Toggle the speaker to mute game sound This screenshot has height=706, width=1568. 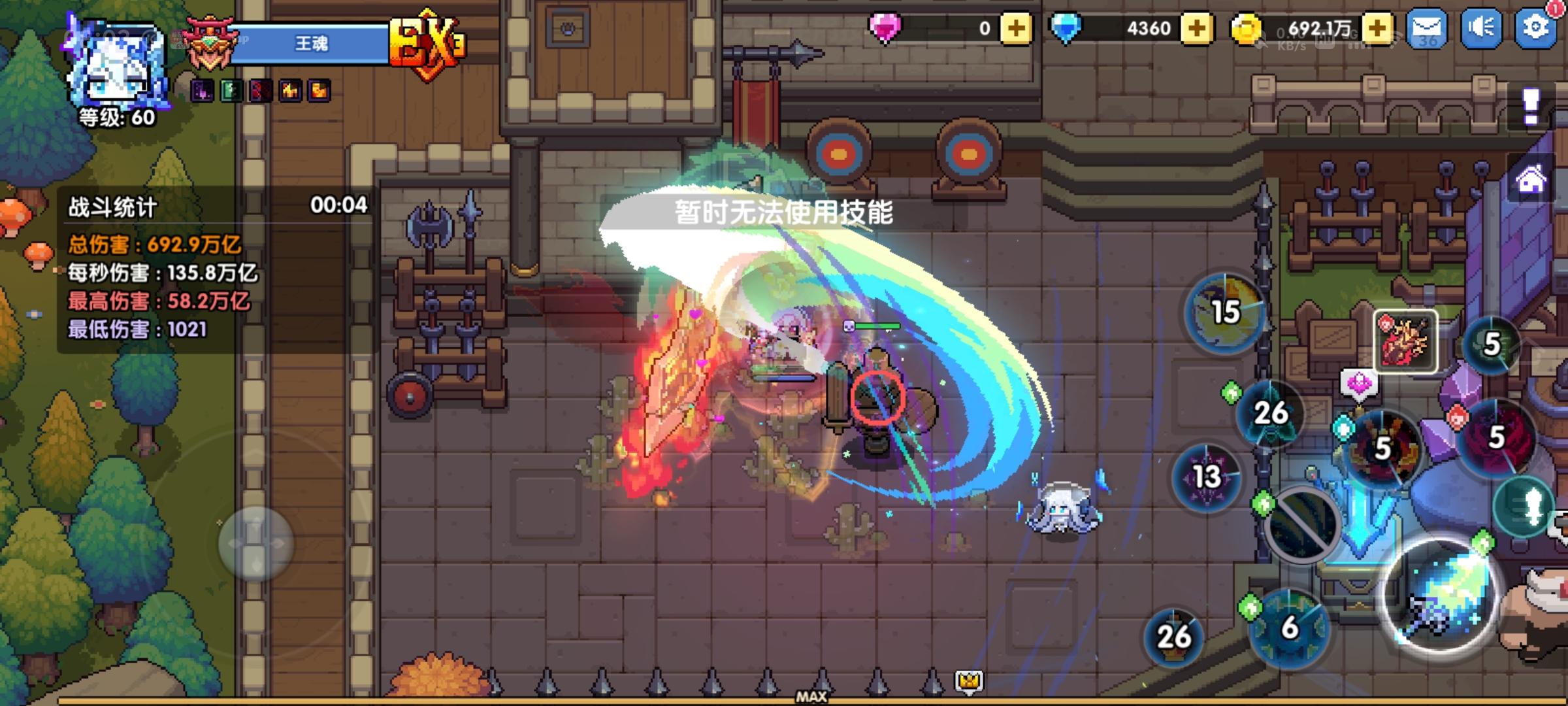tap(1482, 27)
